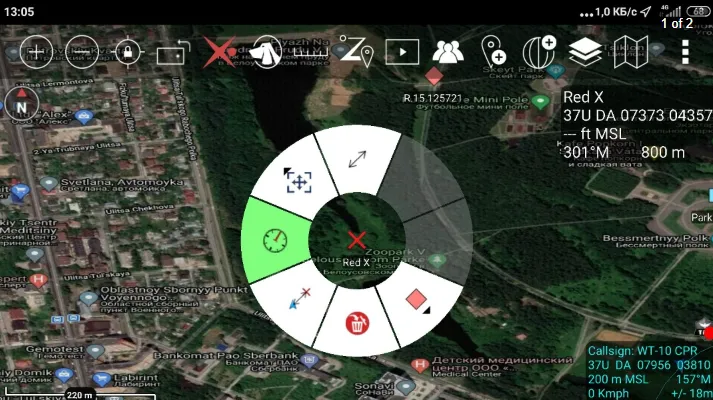
Task: Open the contacts list
Action: coord(448,50)
